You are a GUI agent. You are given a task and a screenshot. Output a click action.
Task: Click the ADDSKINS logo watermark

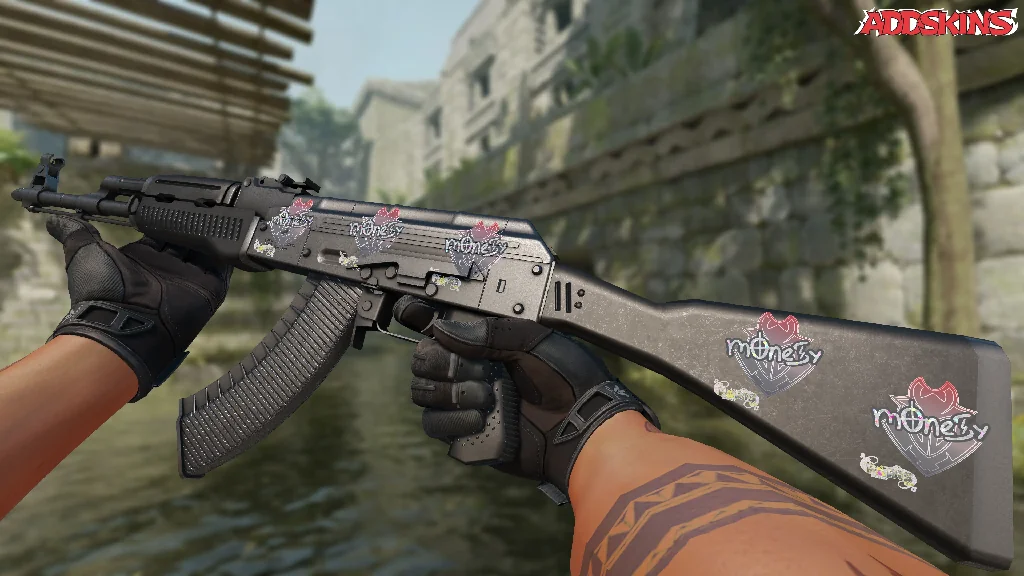pyautogui.click(x=939, y=23)
